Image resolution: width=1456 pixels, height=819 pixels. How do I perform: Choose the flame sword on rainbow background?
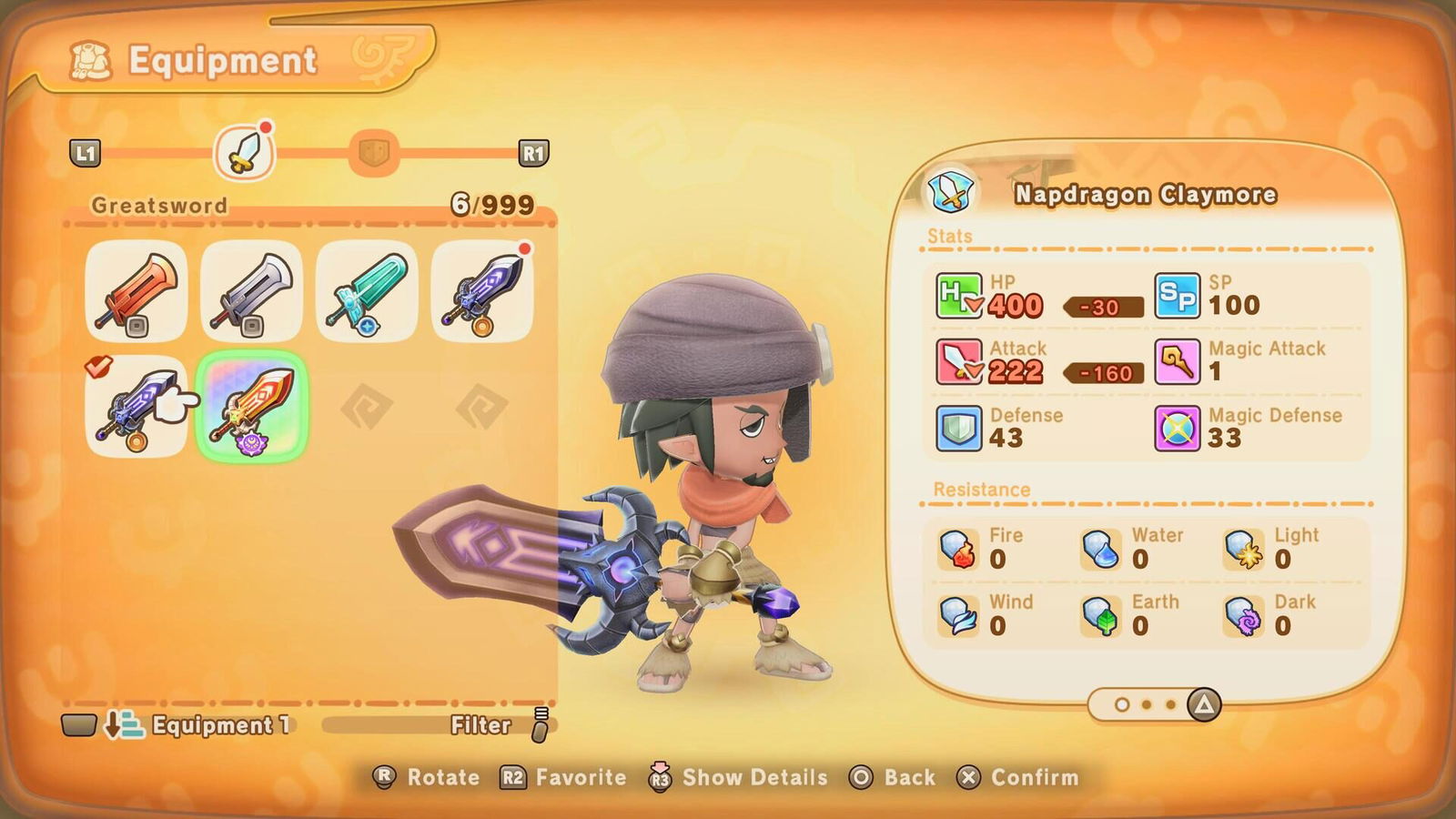click(x=251, y=407)
